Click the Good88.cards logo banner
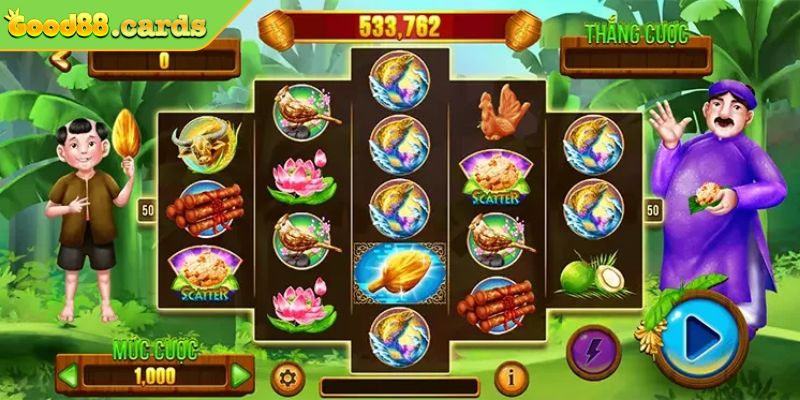Image resolution: width=800 pixels, height=400 pixels. point(105,24)
